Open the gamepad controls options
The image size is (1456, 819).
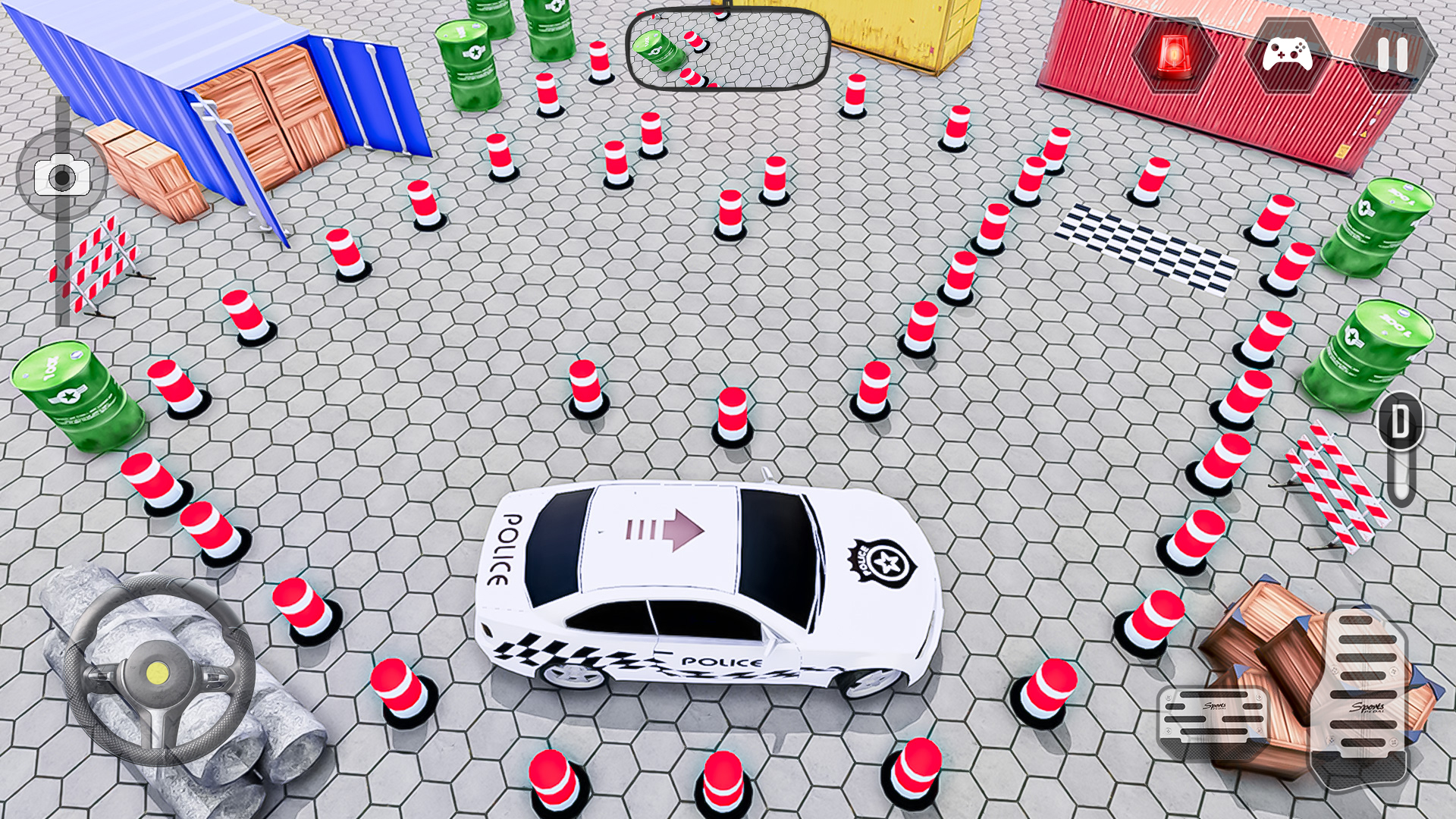coord(1287,55)
